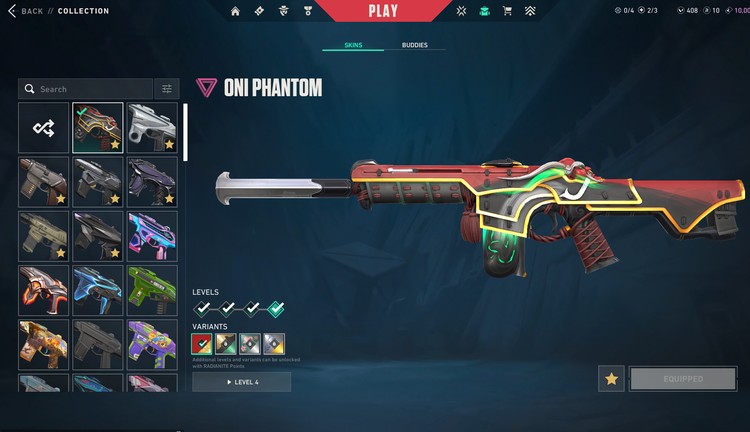Select the equipped Oni Phantom skin thumbnail
This screenshot has width=750, height=432.
(98, 128)
